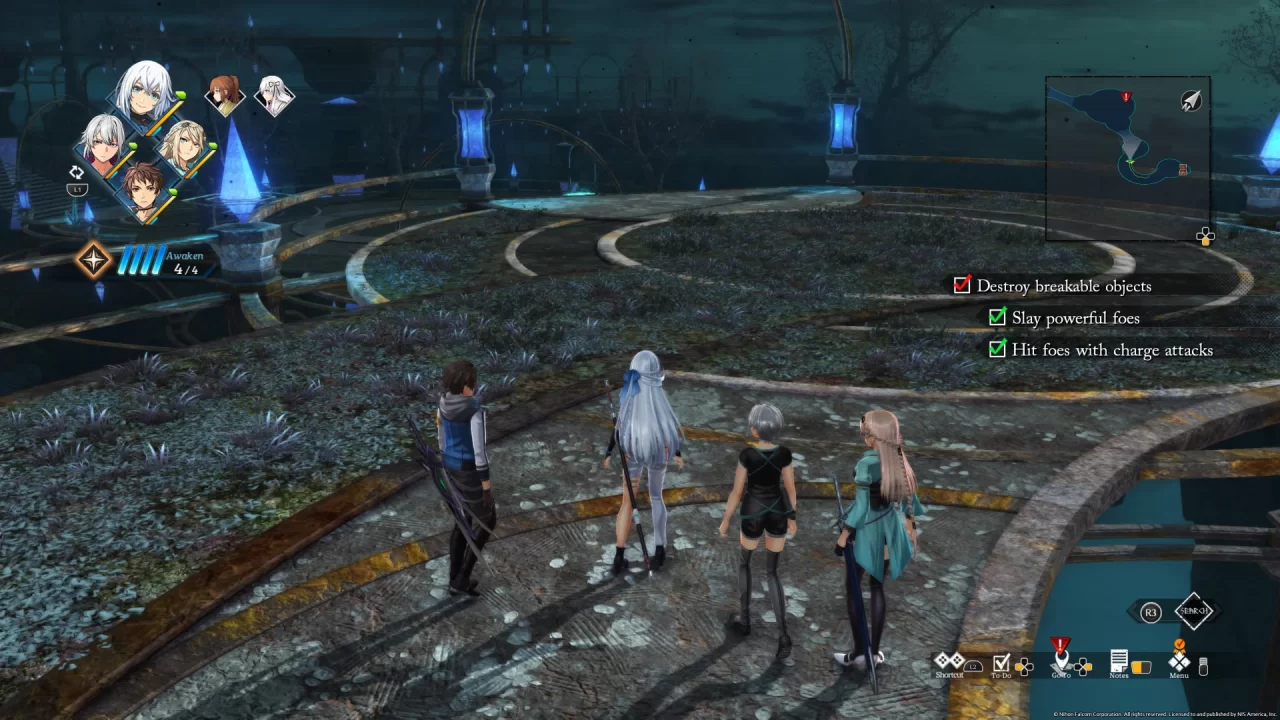
Task: Open the To-Do d-pad control
Action: click(x=1024, y=667)
